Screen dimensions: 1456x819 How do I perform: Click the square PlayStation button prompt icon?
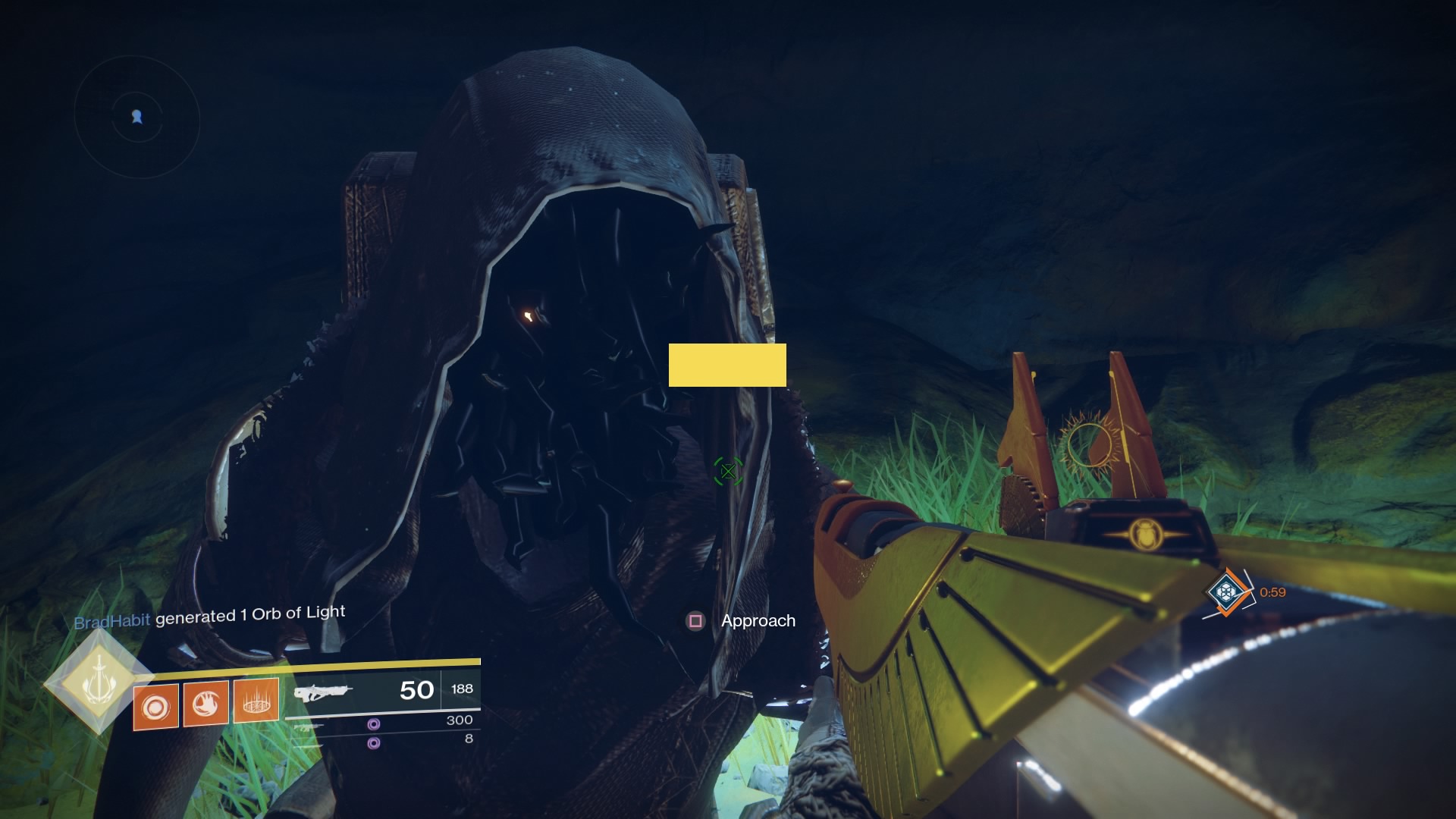[x=694, y=621]
